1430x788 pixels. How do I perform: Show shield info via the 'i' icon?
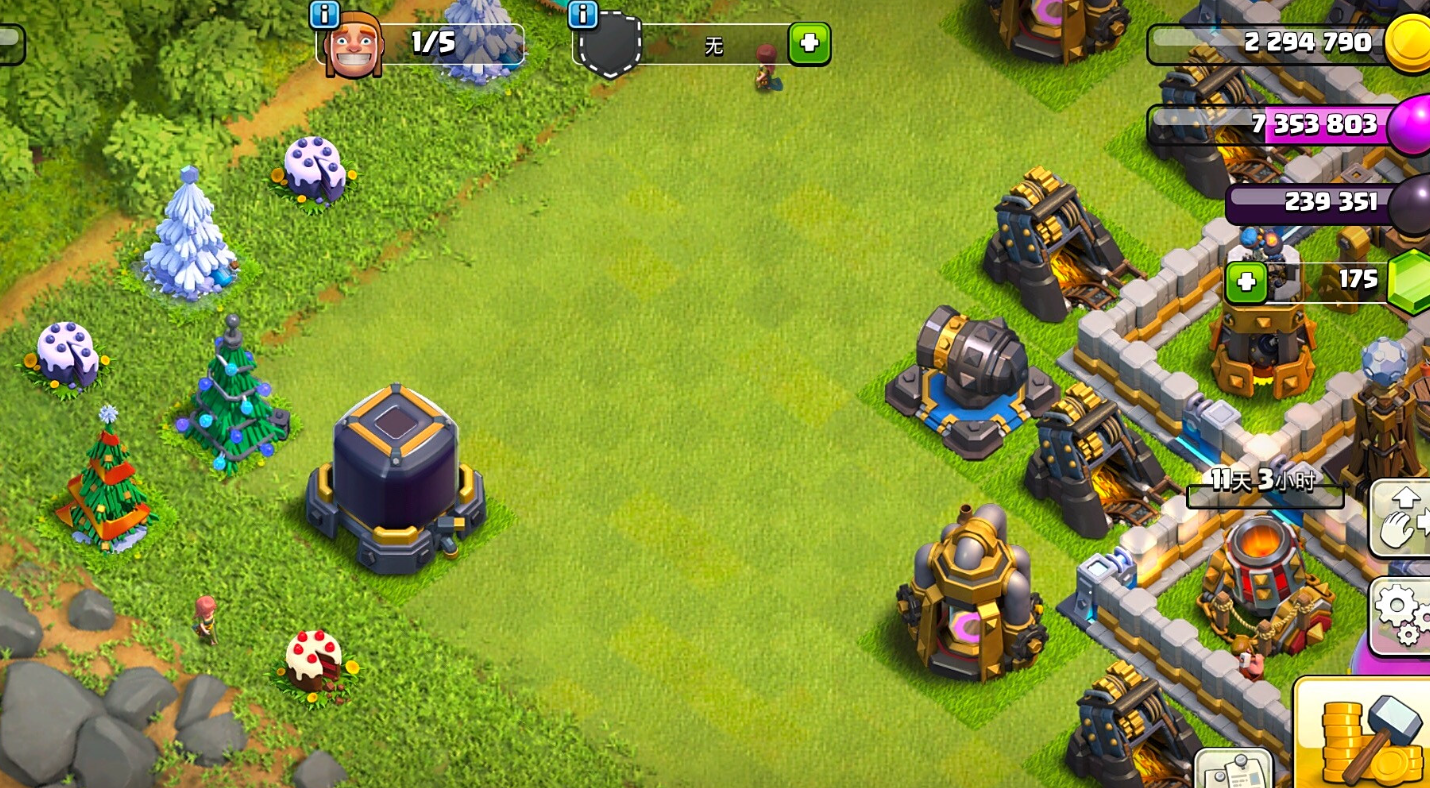point(582,14)
